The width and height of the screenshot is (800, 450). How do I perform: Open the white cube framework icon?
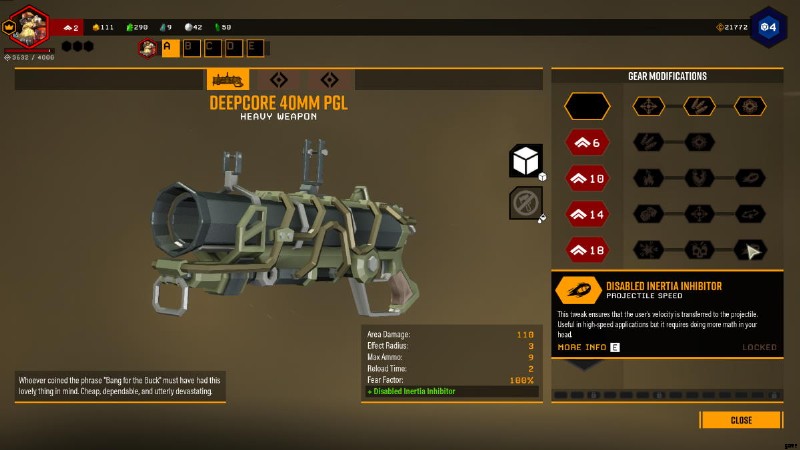526,160
